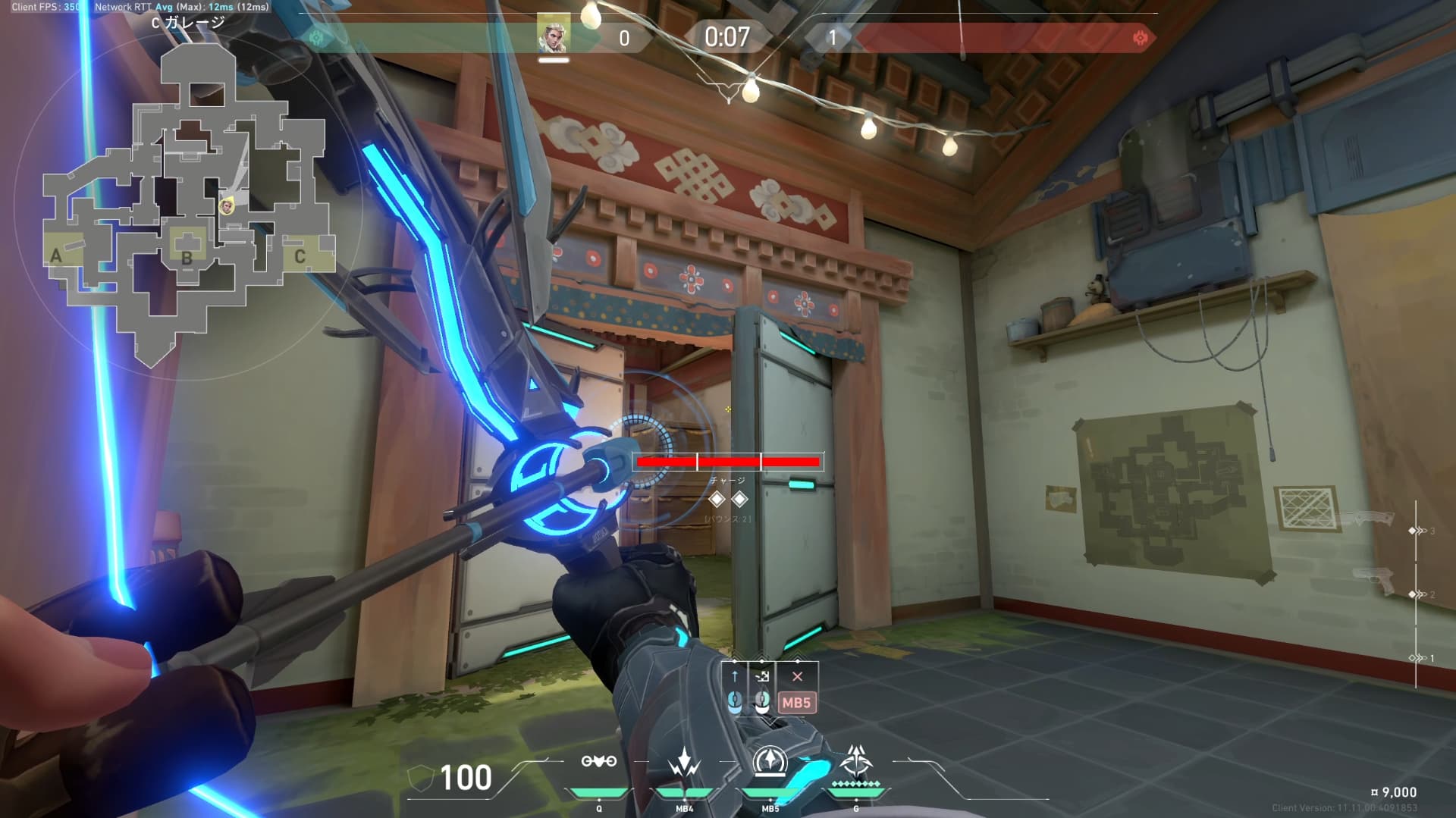Image resolution: width=1456 pixels, height=818 pixels.
Task: Click the A site marker on minimap
Action: 56,256
